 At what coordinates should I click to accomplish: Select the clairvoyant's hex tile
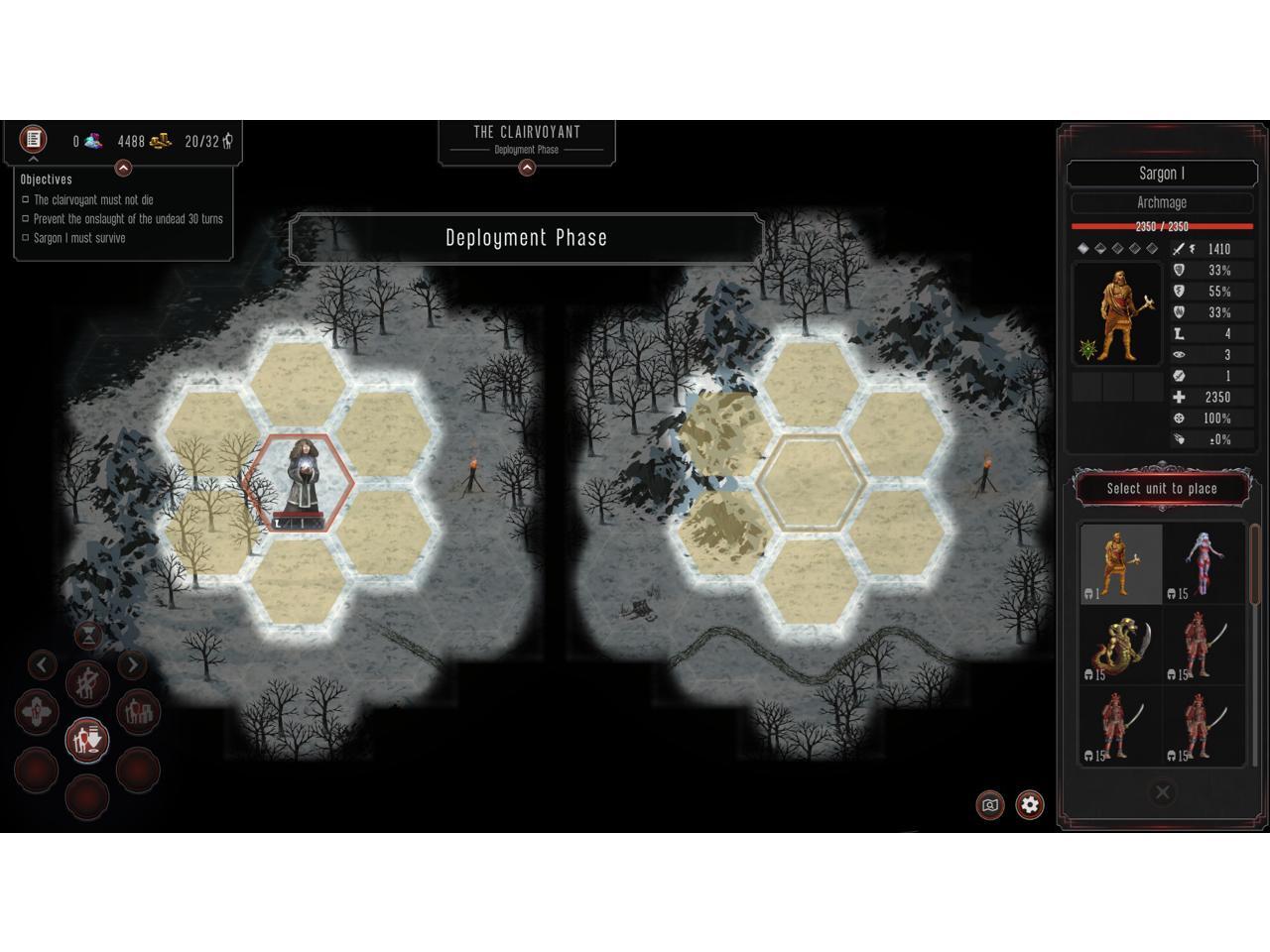tap(299, 484)
